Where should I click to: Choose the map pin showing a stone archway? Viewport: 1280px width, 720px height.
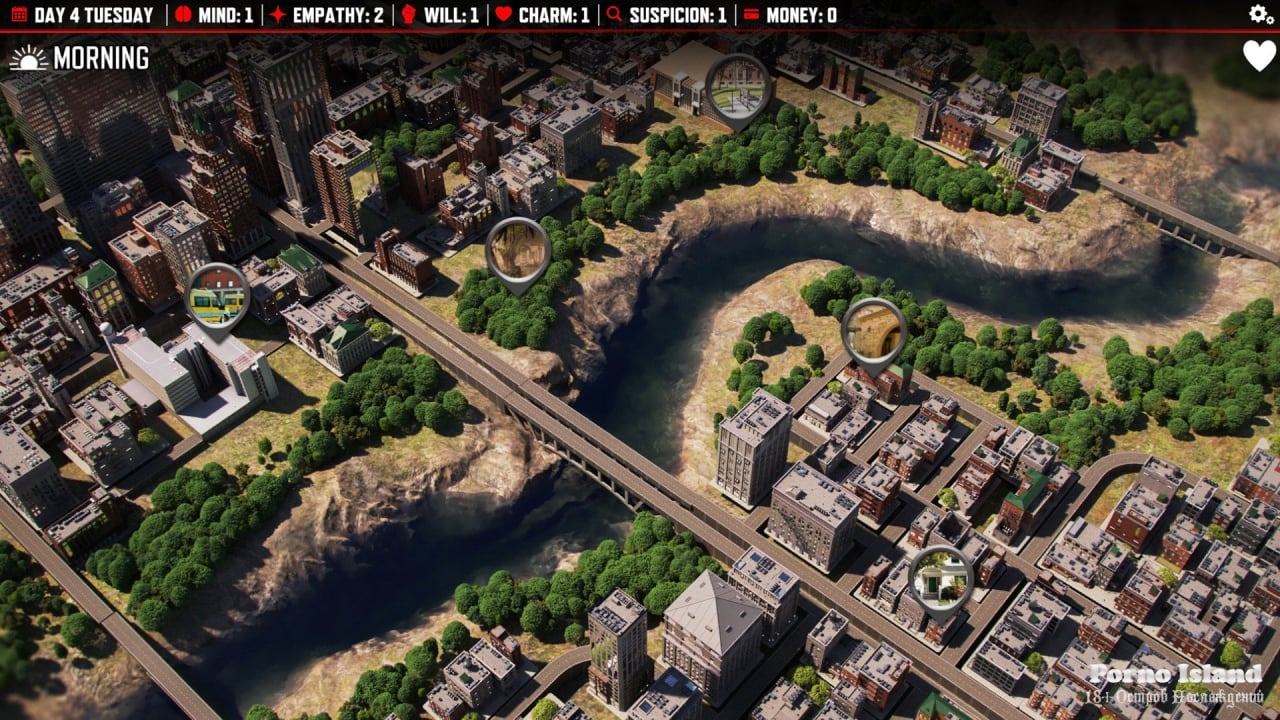874,330
